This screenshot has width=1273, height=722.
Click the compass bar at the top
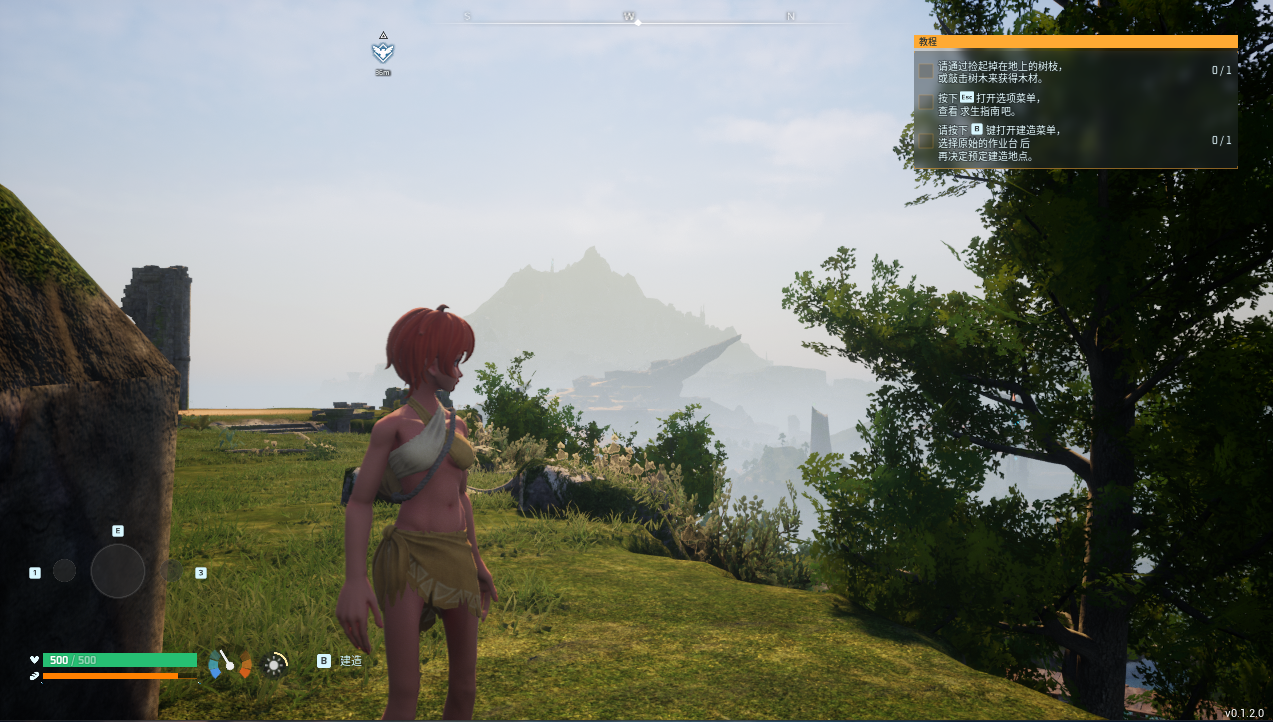[637, 19]
